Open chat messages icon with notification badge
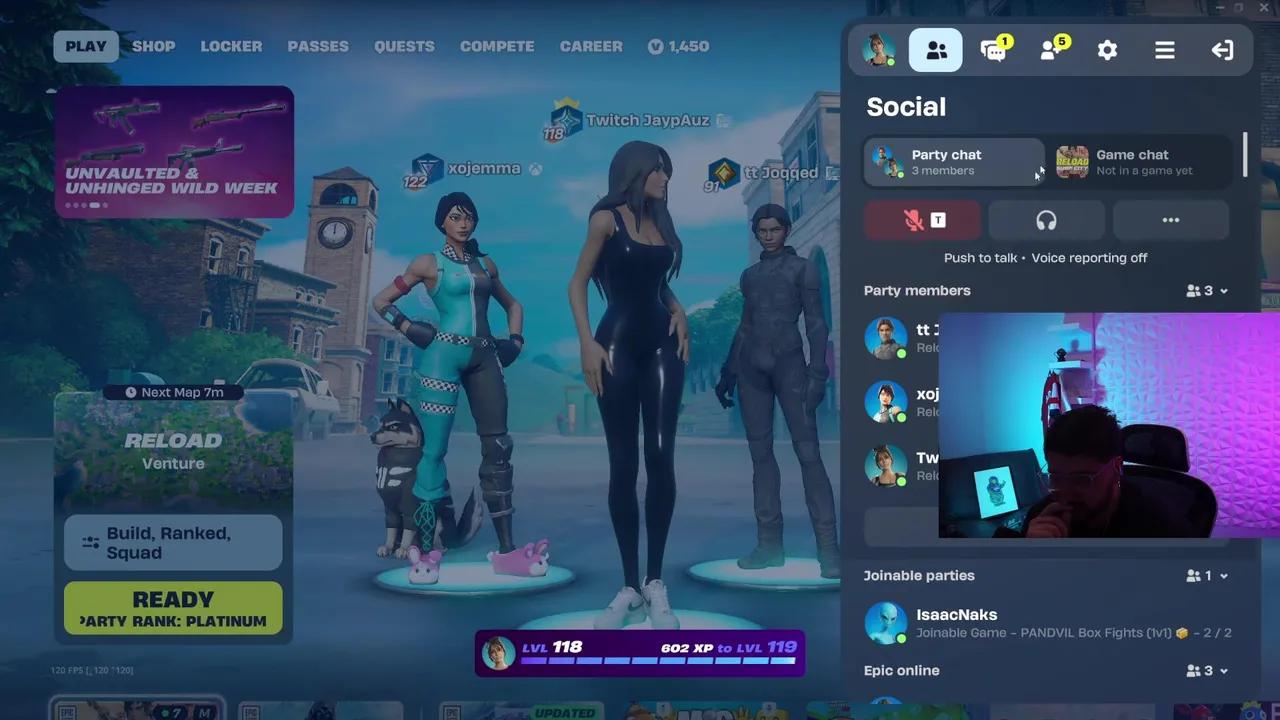 pyautogui.click(x=993, y=50)
